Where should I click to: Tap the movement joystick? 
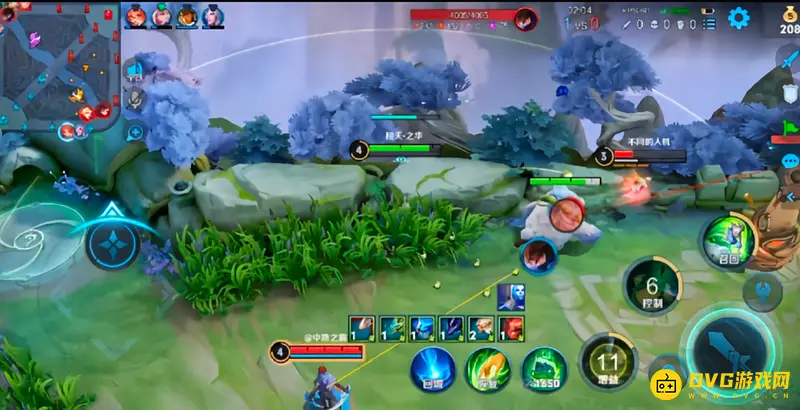tap(111, 241)
